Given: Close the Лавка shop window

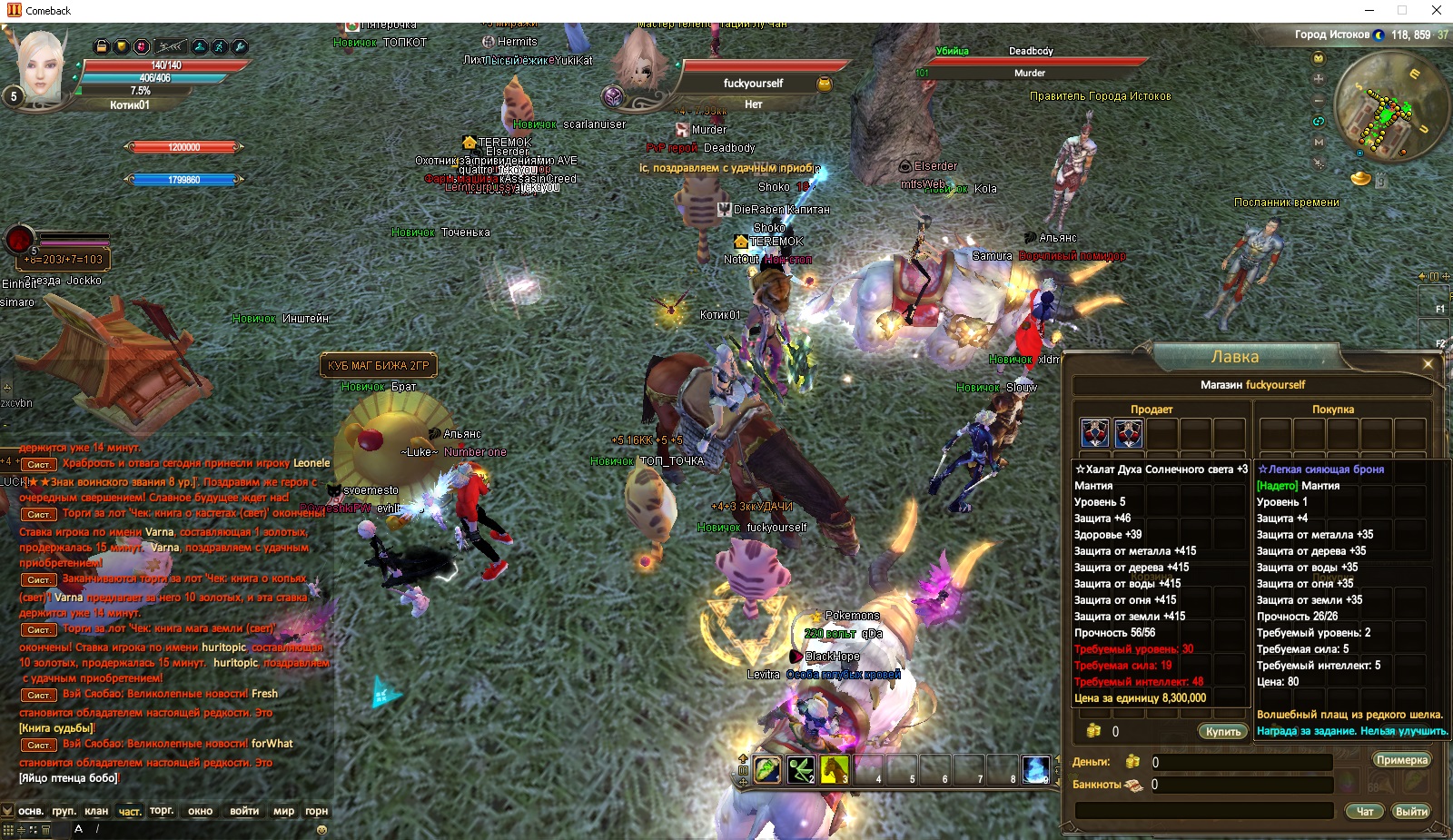Looking at the screenshot, I should [x=1428, y=364].
